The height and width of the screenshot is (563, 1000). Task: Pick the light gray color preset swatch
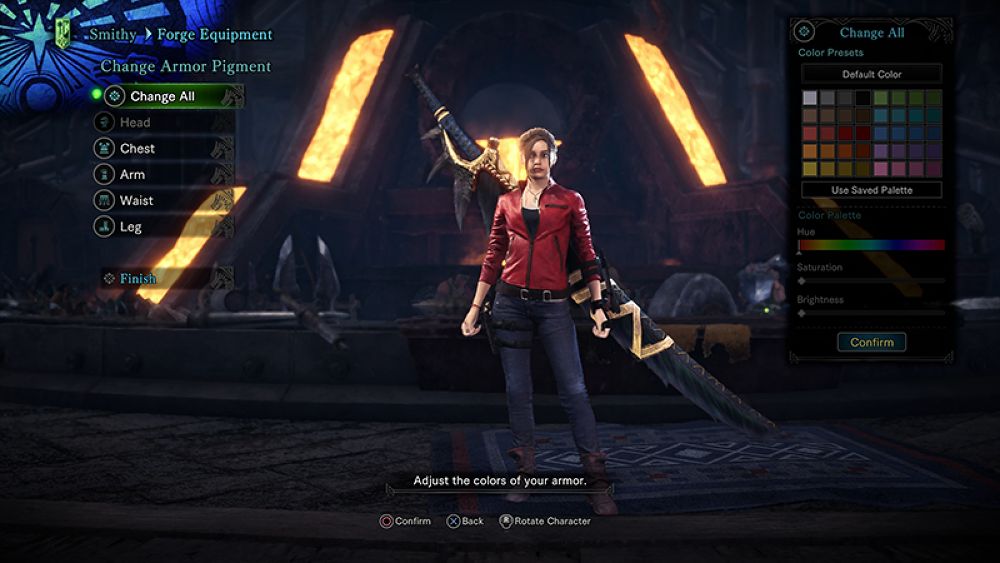click(810, 98)
